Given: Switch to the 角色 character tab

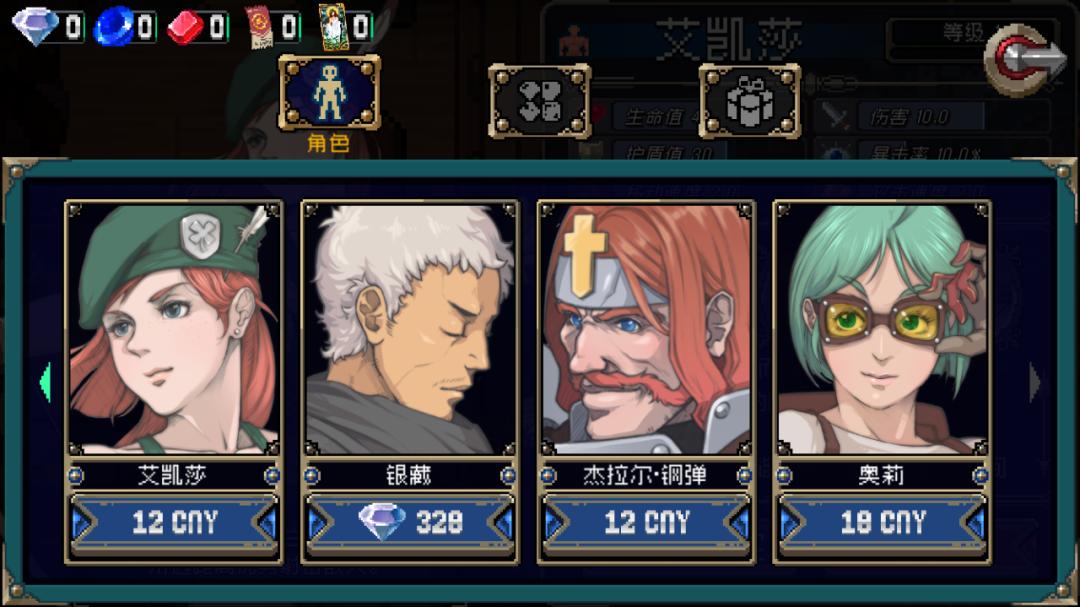Looking at the screenshot, I should click(x=329, y=95).
